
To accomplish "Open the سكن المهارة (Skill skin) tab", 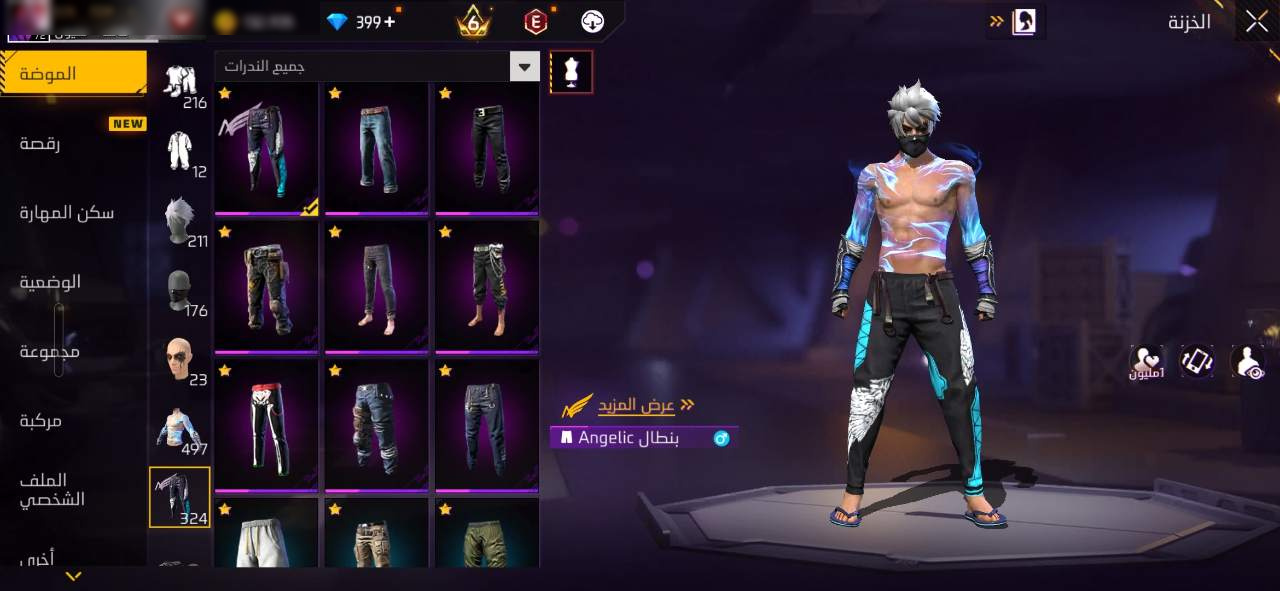I will (66, 213).
